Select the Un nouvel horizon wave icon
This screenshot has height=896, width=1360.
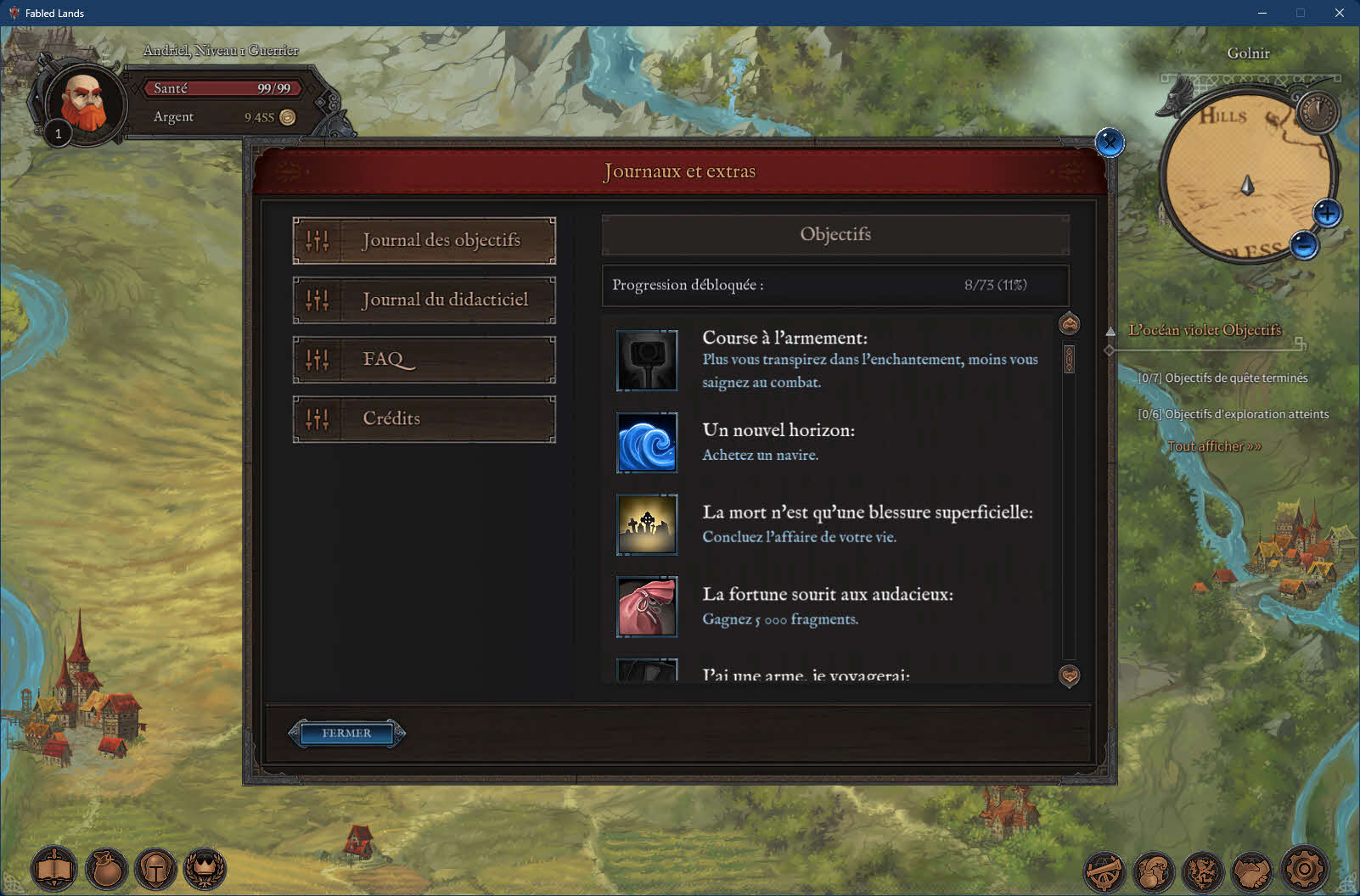[x=647, y=442]
